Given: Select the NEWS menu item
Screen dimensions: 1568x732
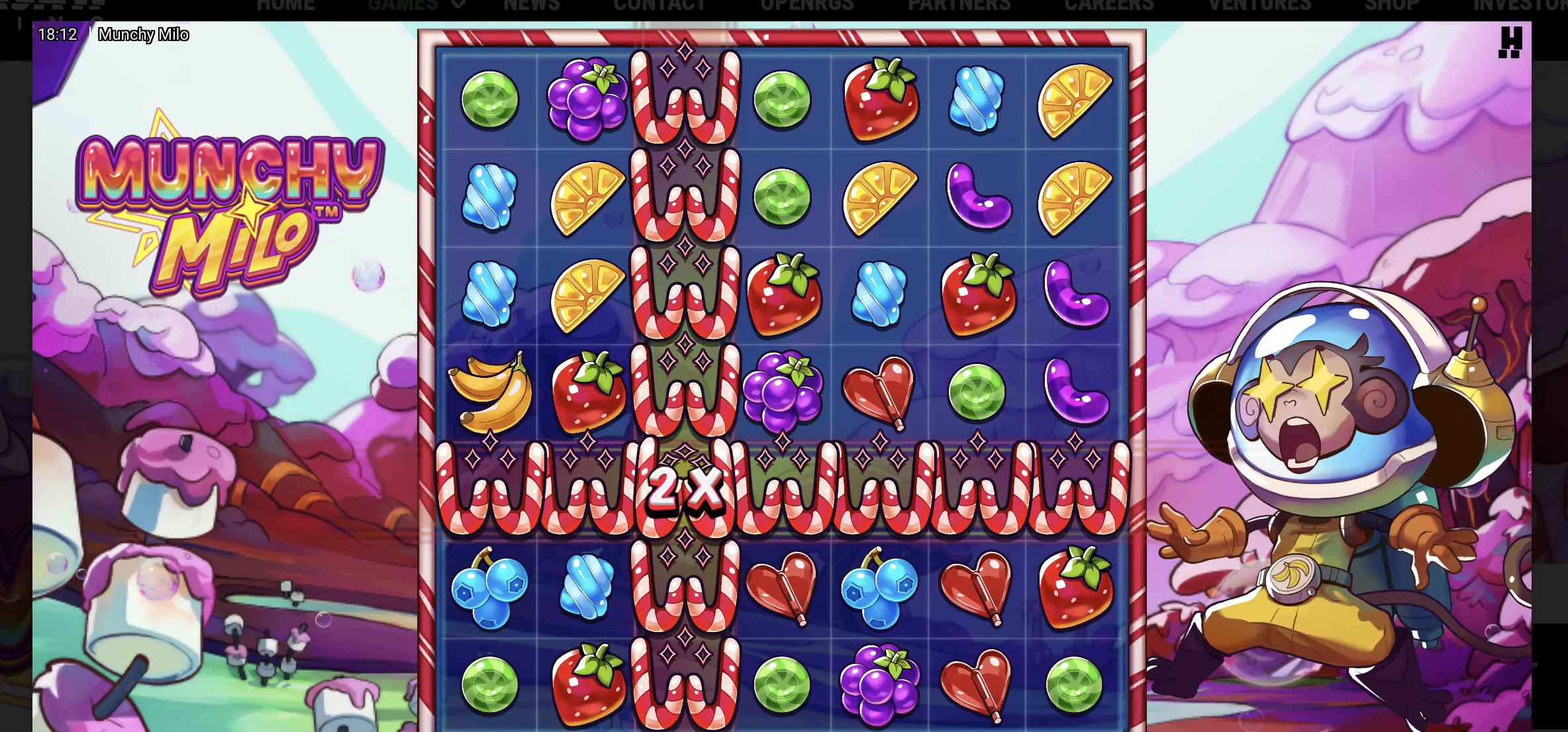Looking at the screenshot, I should coord(531,5).
